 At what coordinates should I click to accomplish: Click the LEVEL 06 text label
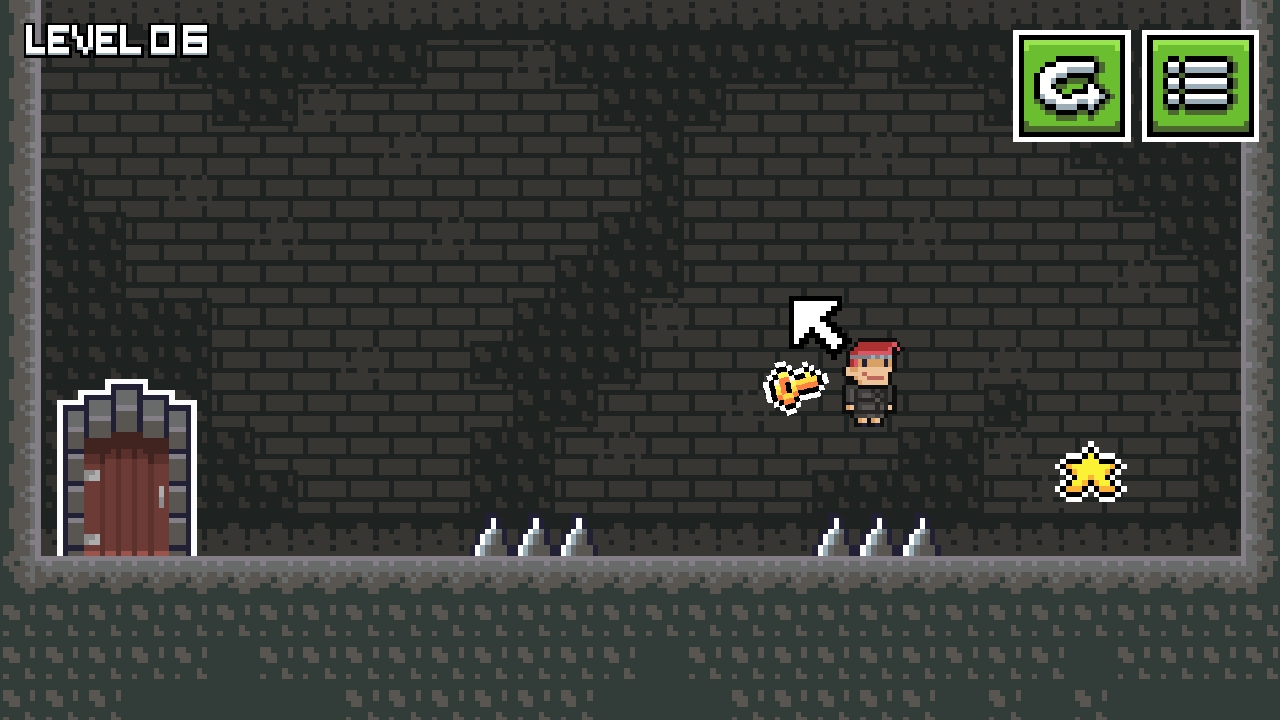point(115,42)
